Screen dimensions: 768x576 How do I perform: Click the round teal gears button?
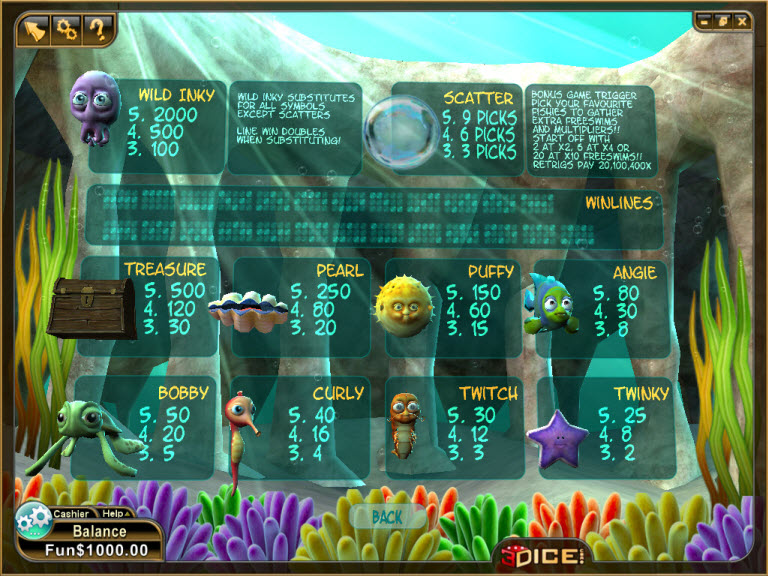[31, 520]
